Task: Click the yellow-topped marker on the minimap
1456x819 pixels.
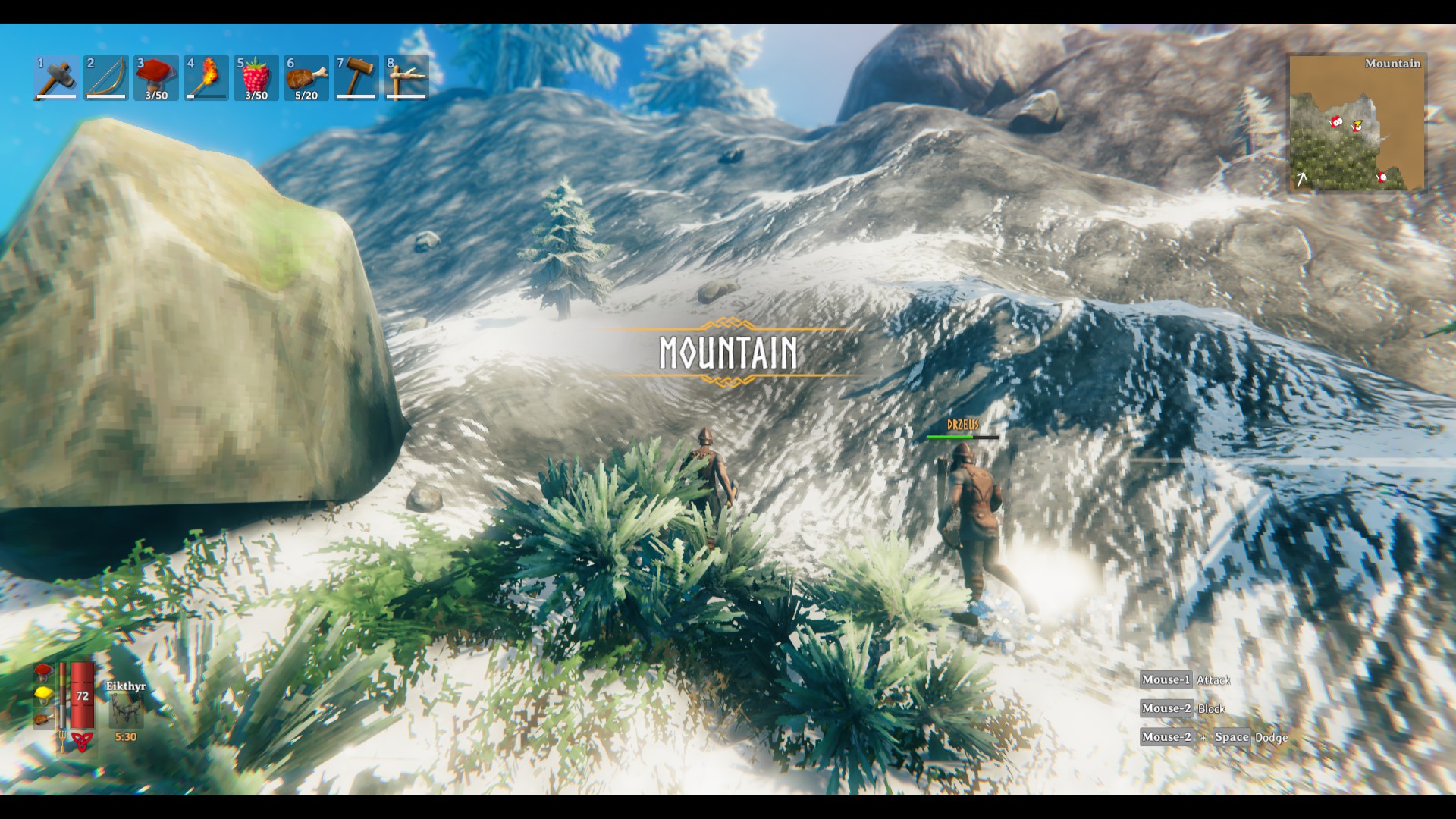Action: click(1357, 125)
